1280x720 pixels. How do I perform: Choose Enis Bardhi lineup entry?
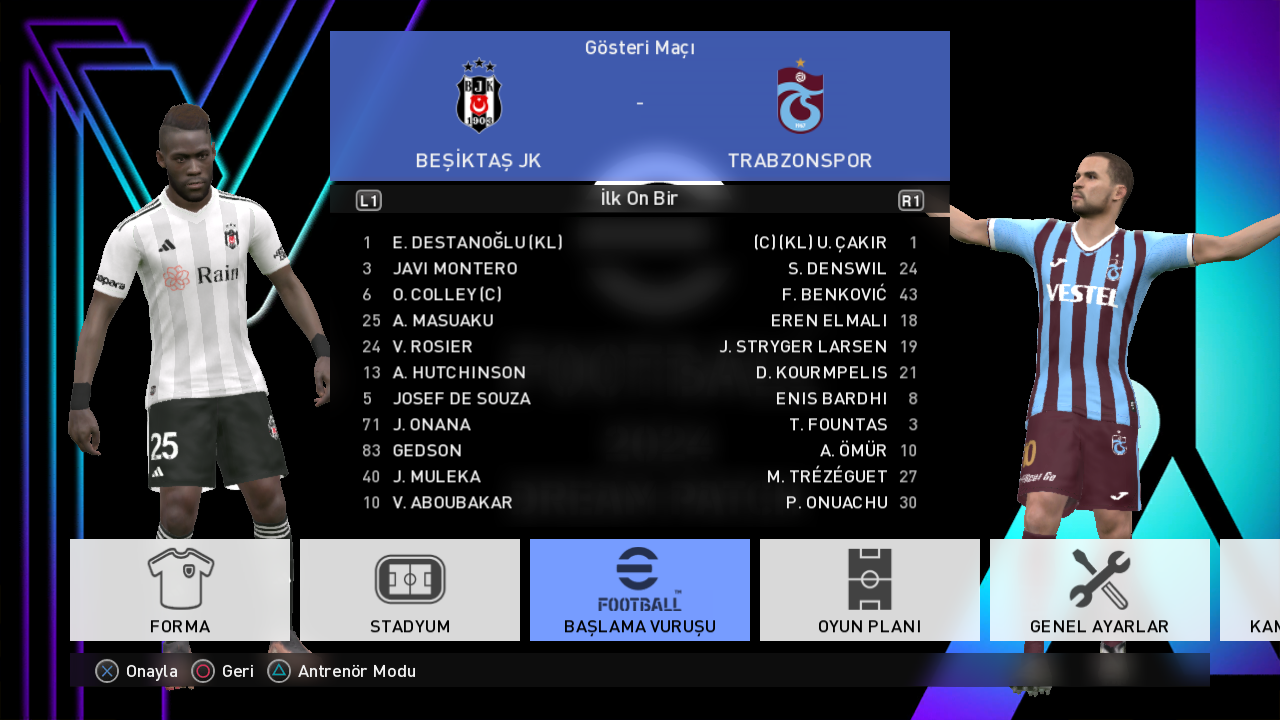[831, 399]
